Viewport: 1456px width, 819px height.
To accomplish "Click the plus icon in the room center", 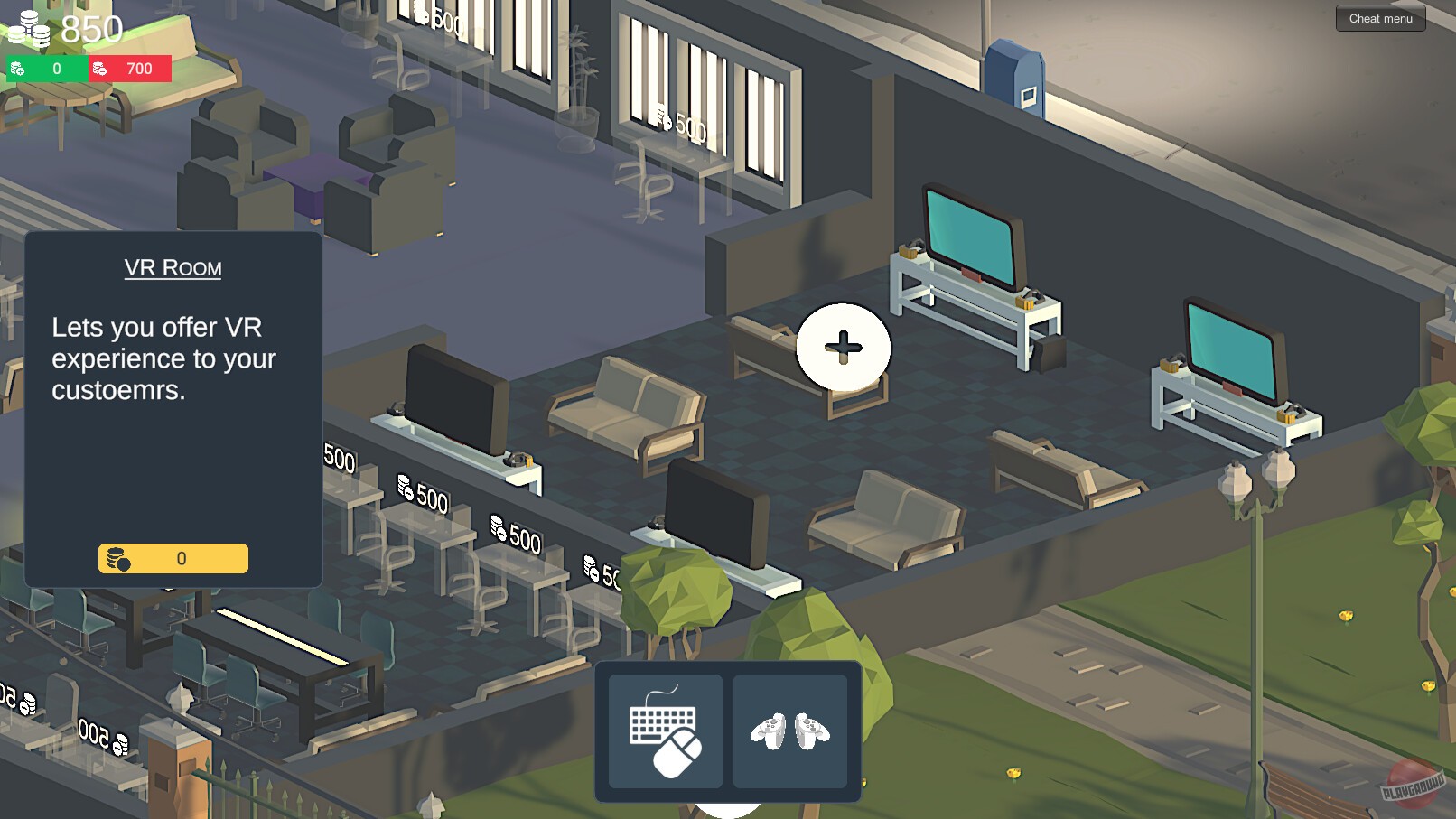I will tap(844, 346).
